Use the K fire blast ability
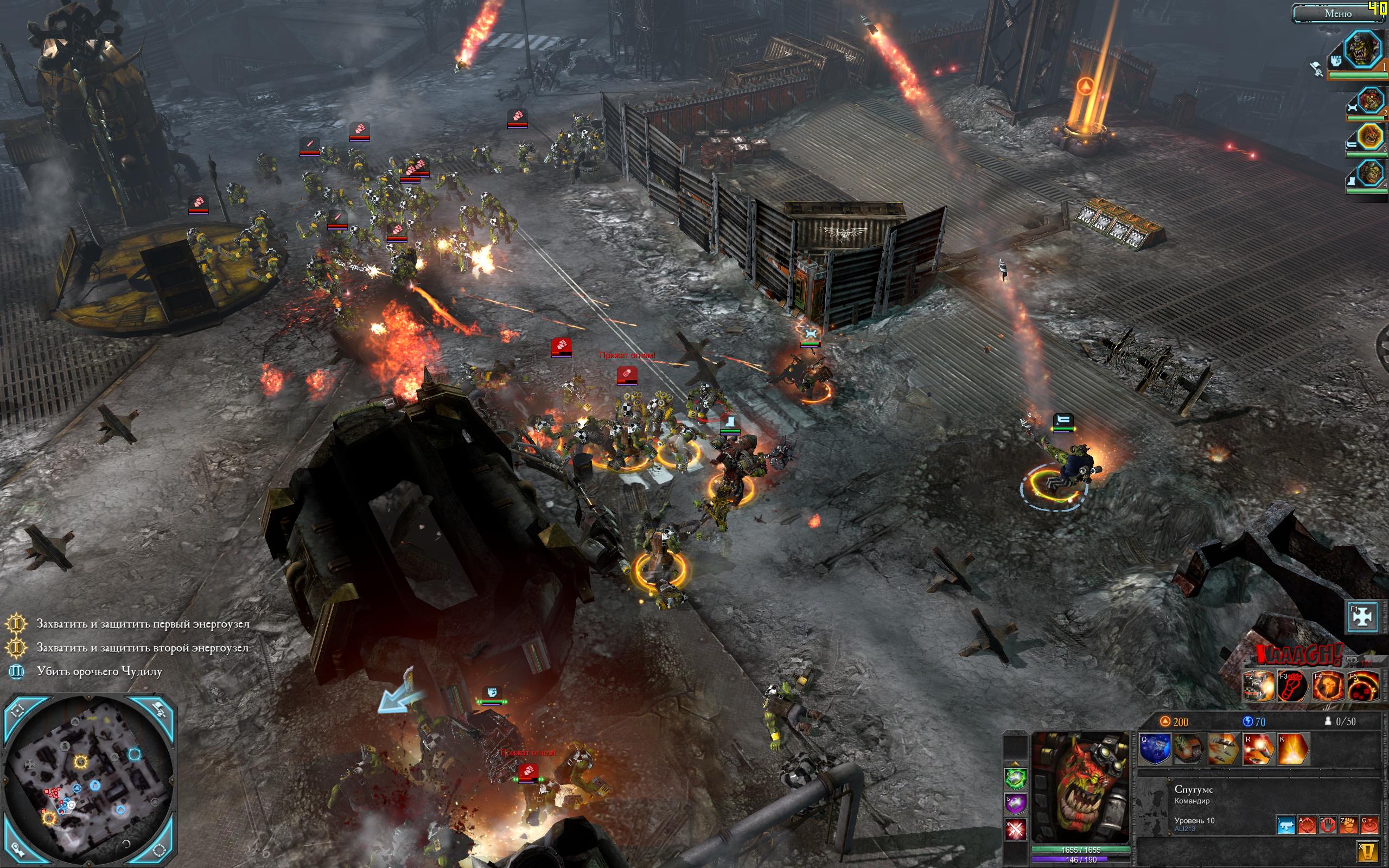This screenshot has width=1389, height=868. point(1292,749)
